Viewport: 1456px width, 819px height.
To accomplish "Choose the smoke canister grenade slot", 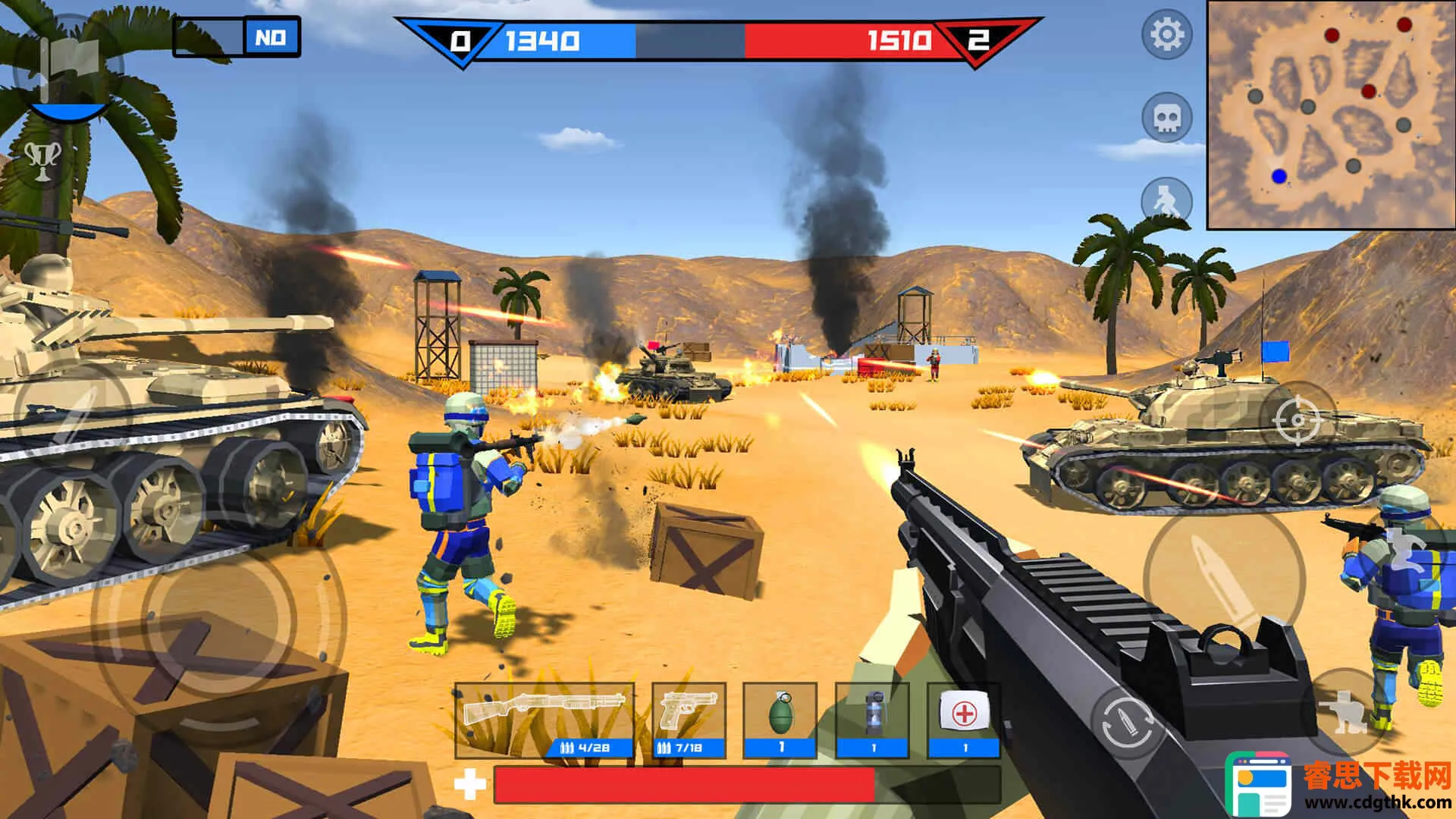I will point(873,720).
